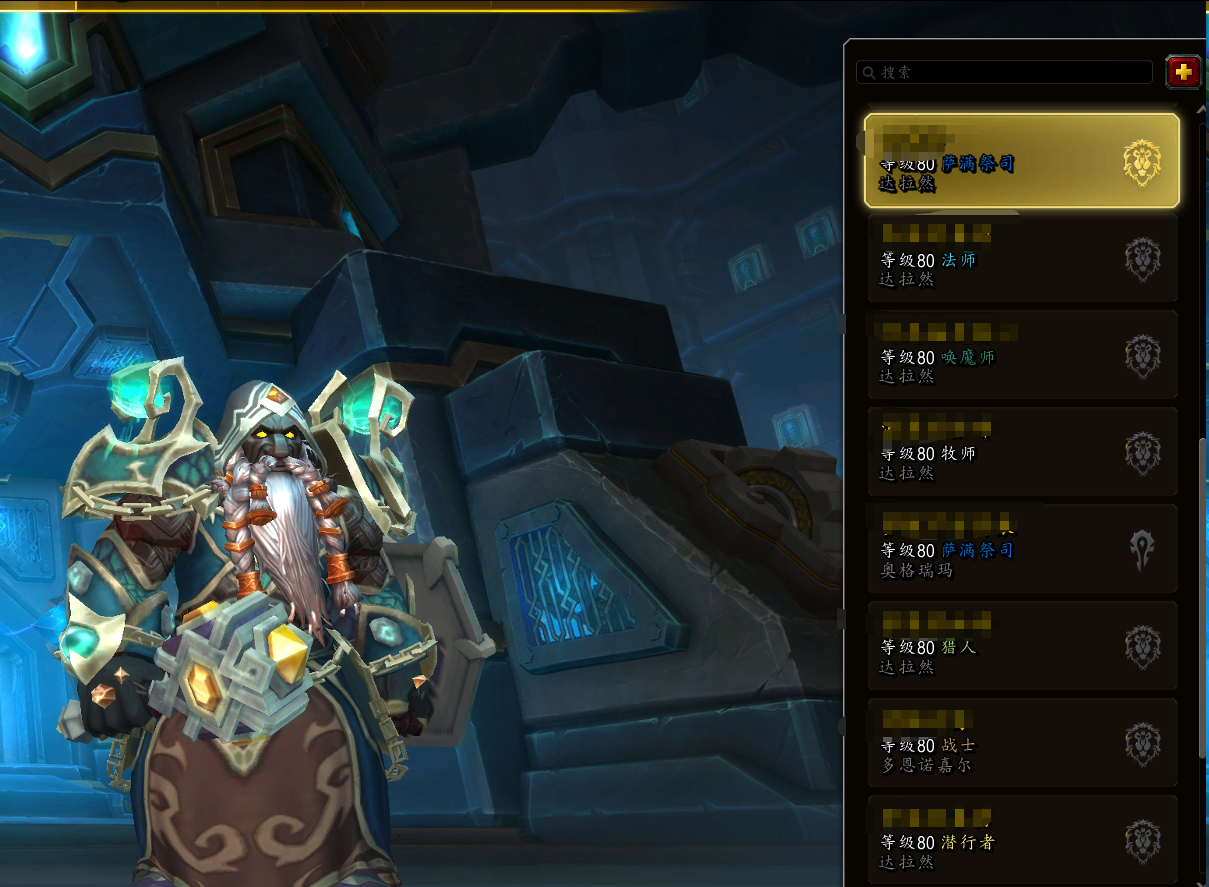The height and width of the screenshot is (887, 1209).
Task: Click the red plus button beside search
Action: click(x=1184, y=72)
